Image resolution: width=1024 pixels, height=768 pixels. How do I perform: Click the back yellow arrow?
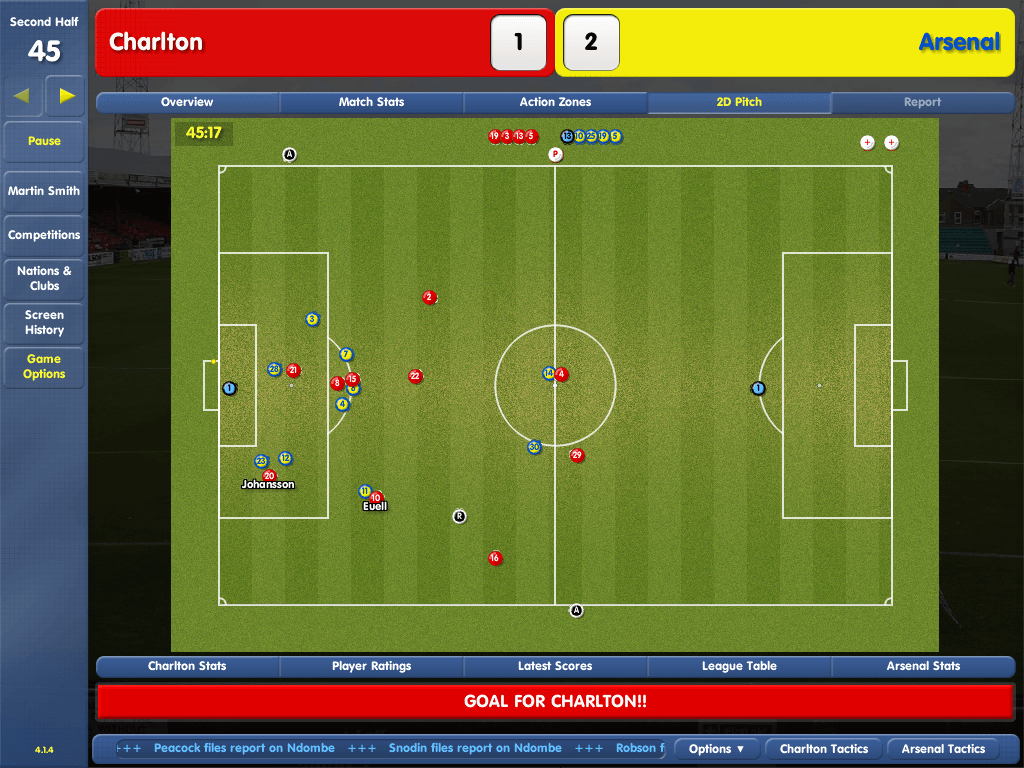coord(22,96)
